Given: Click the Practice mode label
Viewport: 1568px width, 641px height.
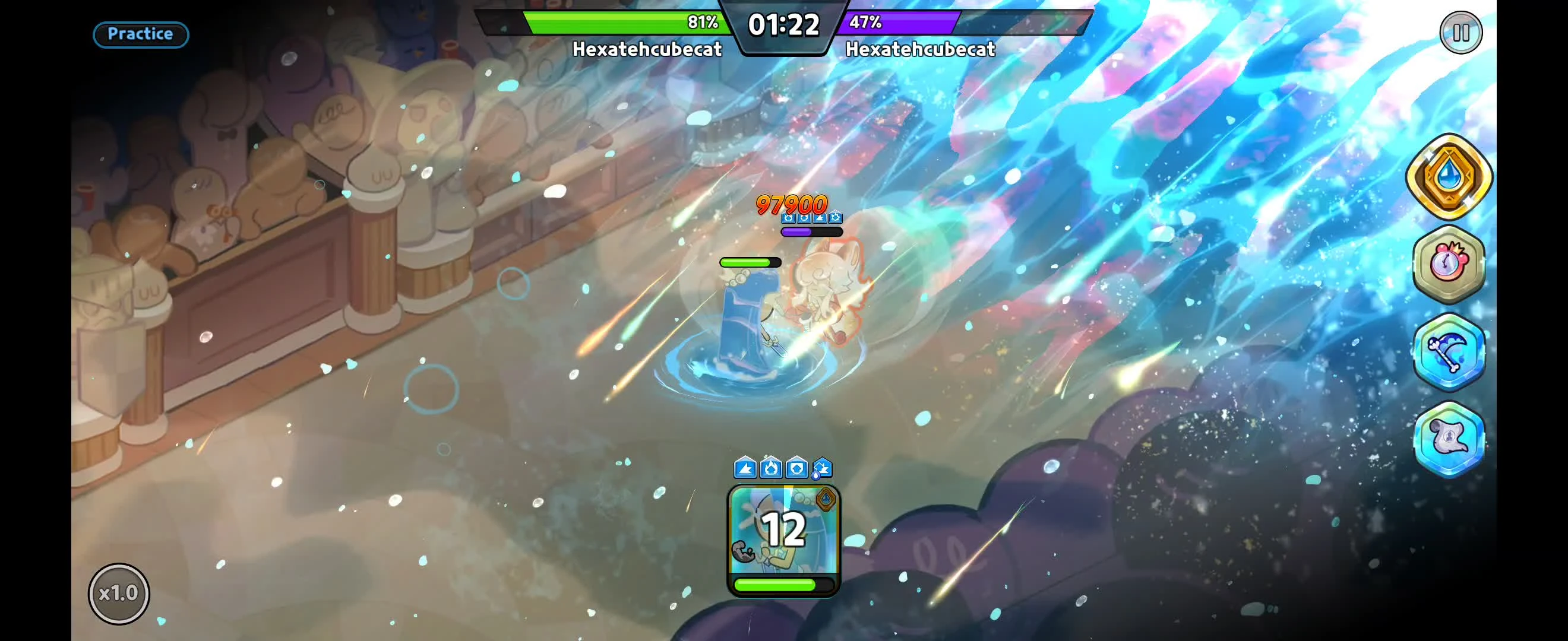Looking at the screenshot, I should tap(140, 34).
